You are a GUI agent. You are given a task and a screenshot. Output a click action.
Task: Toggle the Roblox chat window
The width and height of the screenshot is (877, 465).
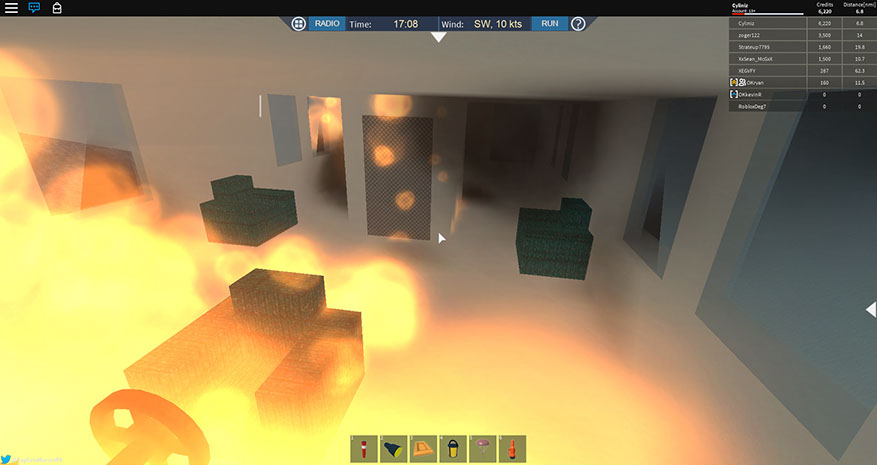point(34,7)
